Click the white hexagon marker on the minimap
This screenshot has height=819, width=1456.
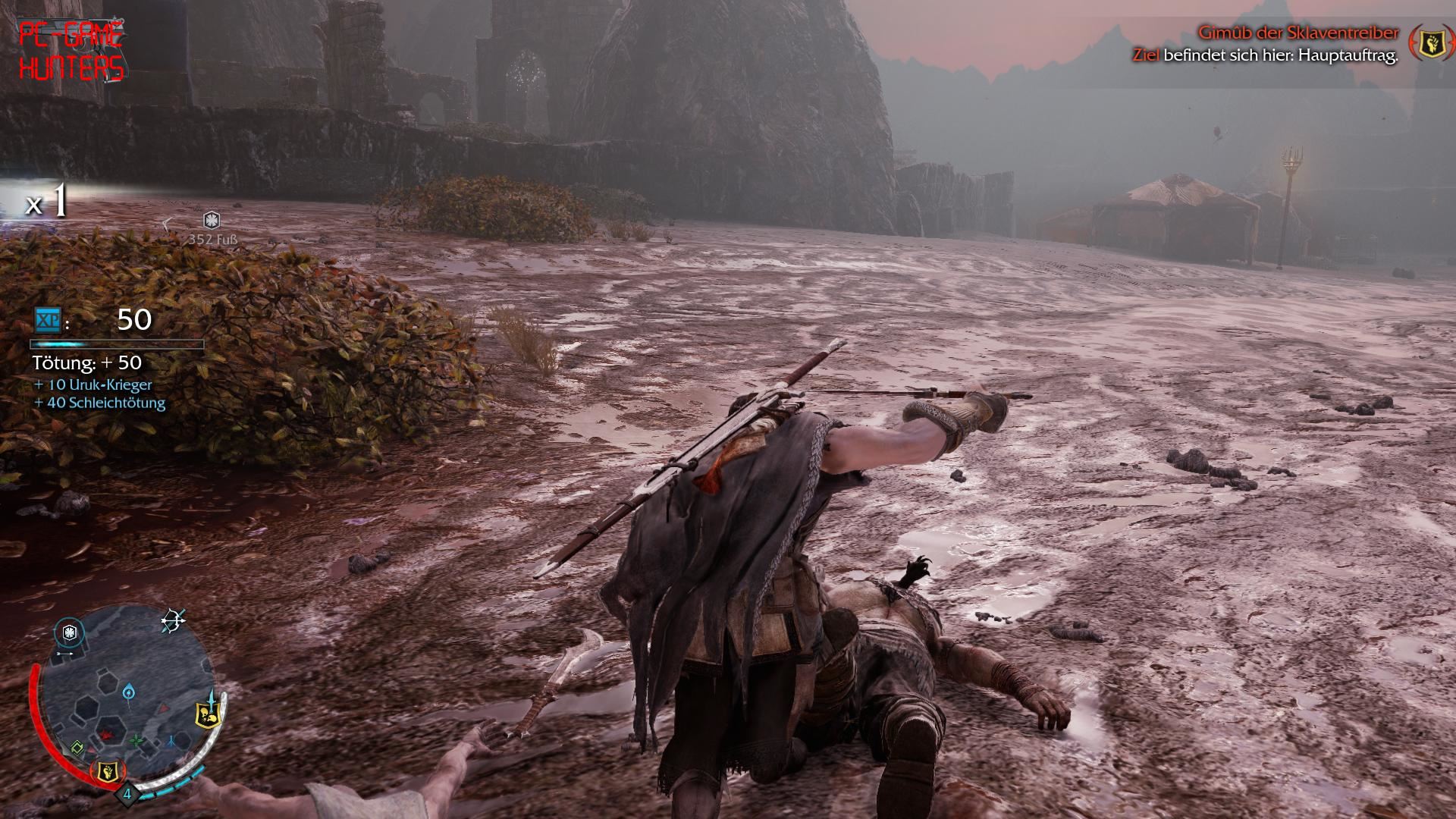[x=70, y=632]
